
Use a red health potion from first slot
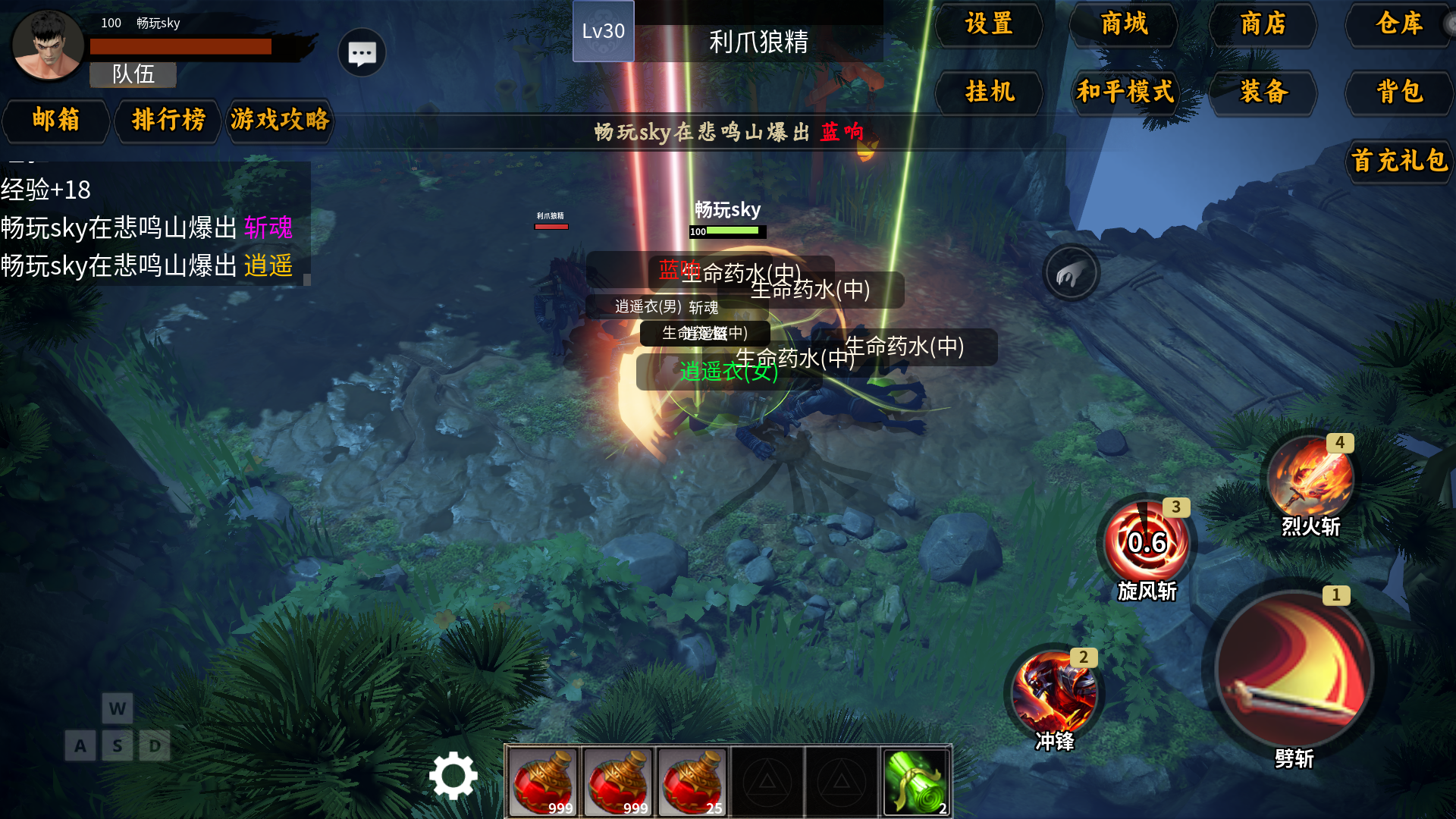pos(544,781)
